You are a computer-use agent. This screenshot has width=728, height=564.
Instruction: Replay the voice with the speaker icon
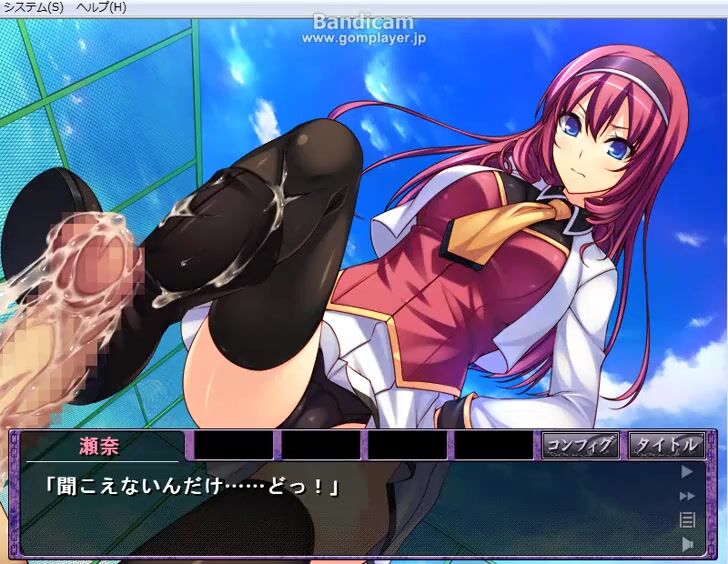tap(687, 543)
